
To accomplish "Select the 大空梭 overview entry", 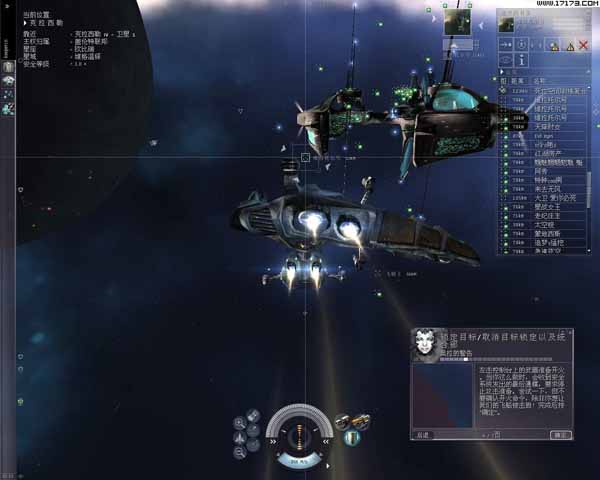I will point(550,225).
